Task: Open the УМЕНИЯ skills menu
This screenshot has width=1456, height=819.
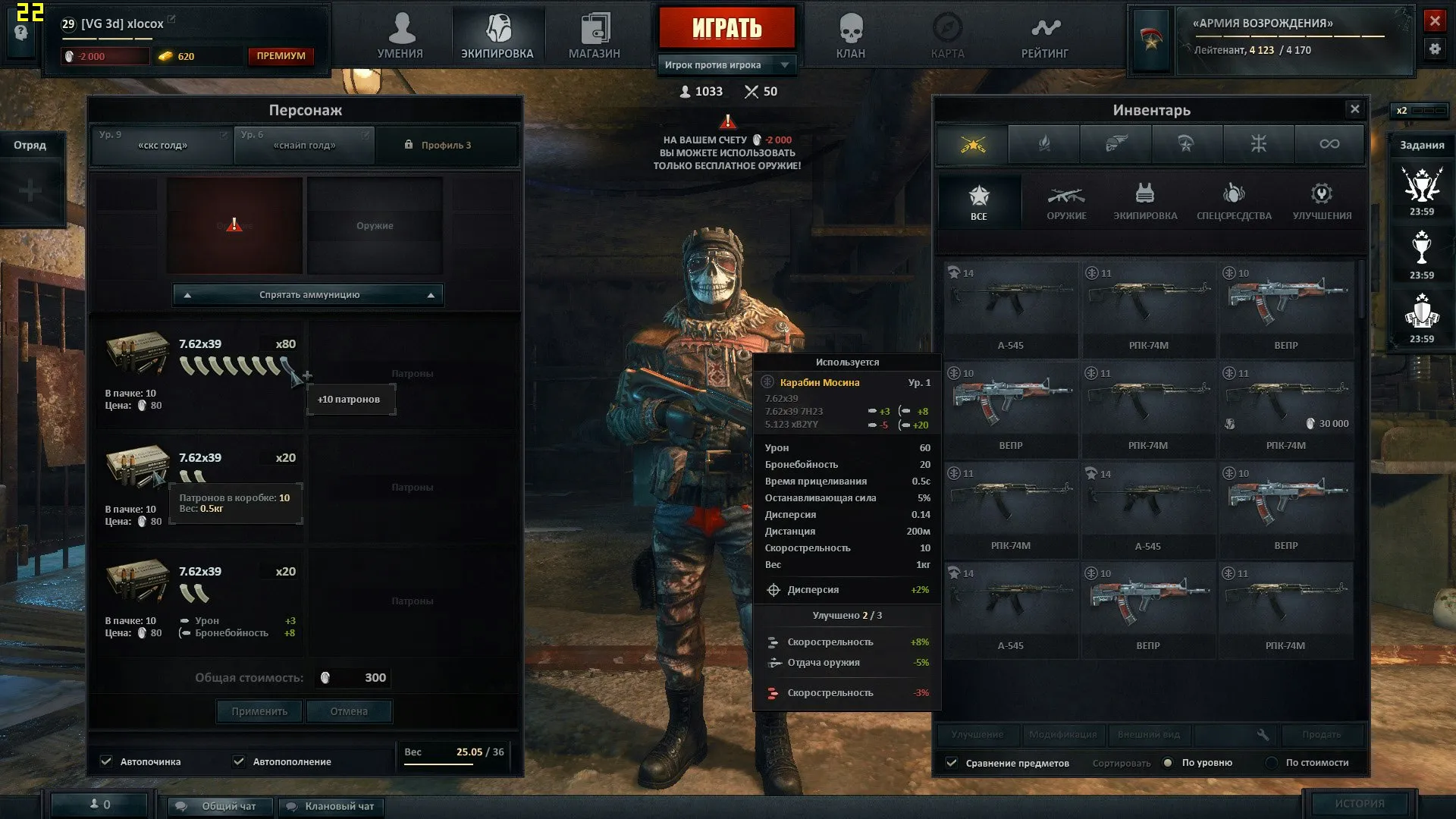Action: (400, 36)
